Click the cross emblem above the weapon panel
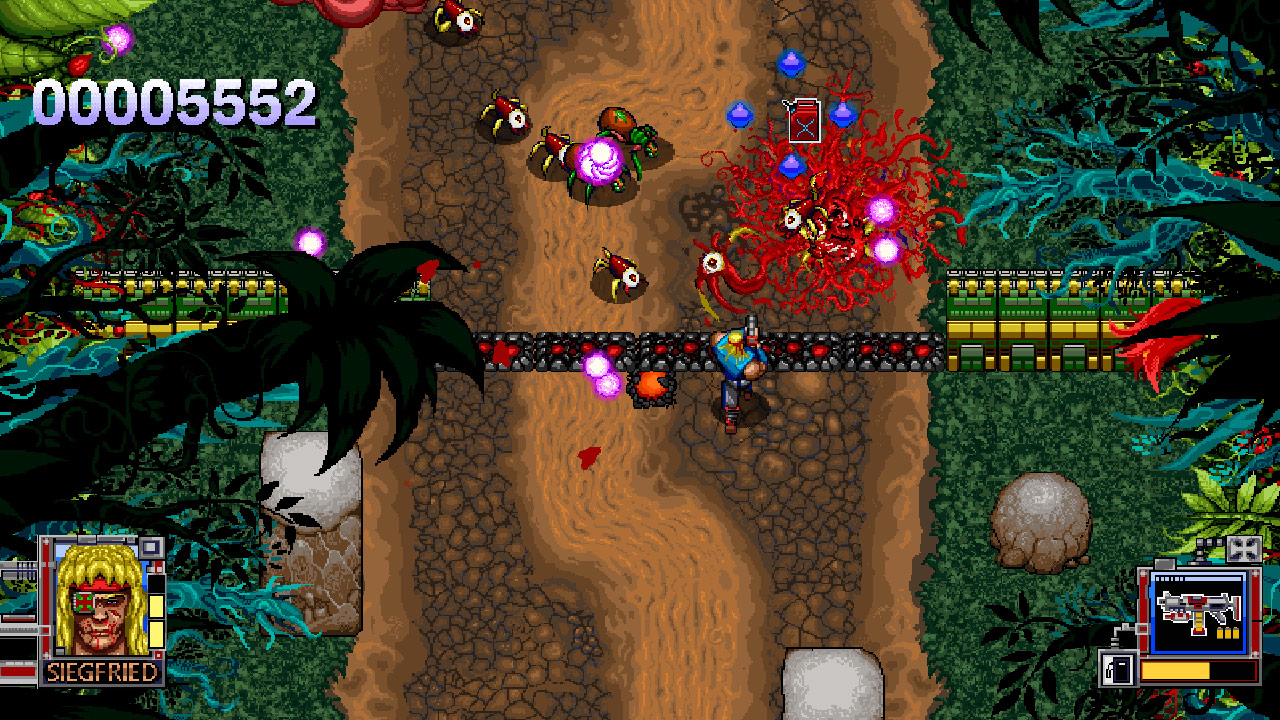This screenshot has width=1280, height=720. point(1244,549)
